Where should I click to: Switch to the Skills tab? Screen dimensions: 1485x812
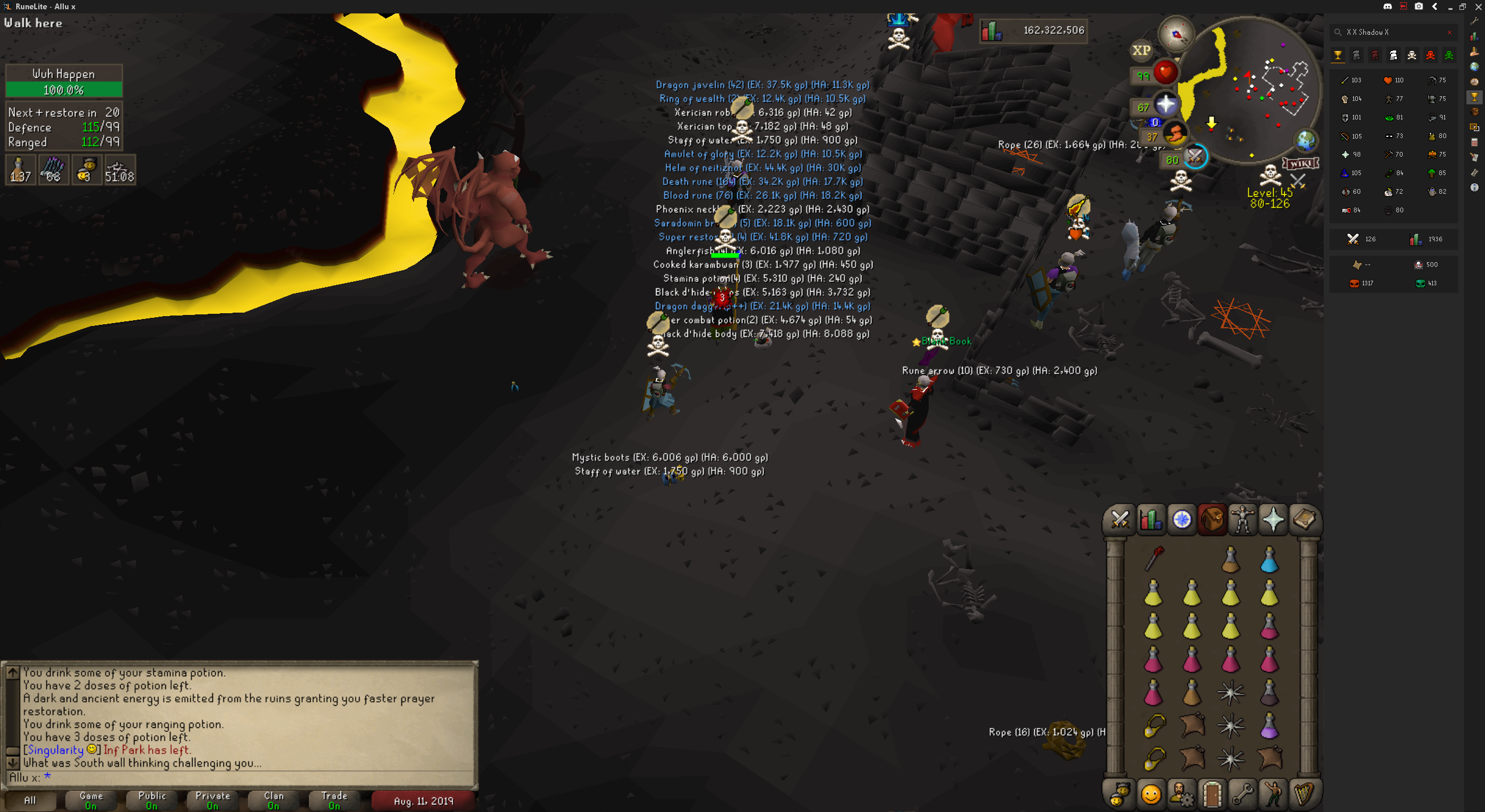coord(1150,519)
